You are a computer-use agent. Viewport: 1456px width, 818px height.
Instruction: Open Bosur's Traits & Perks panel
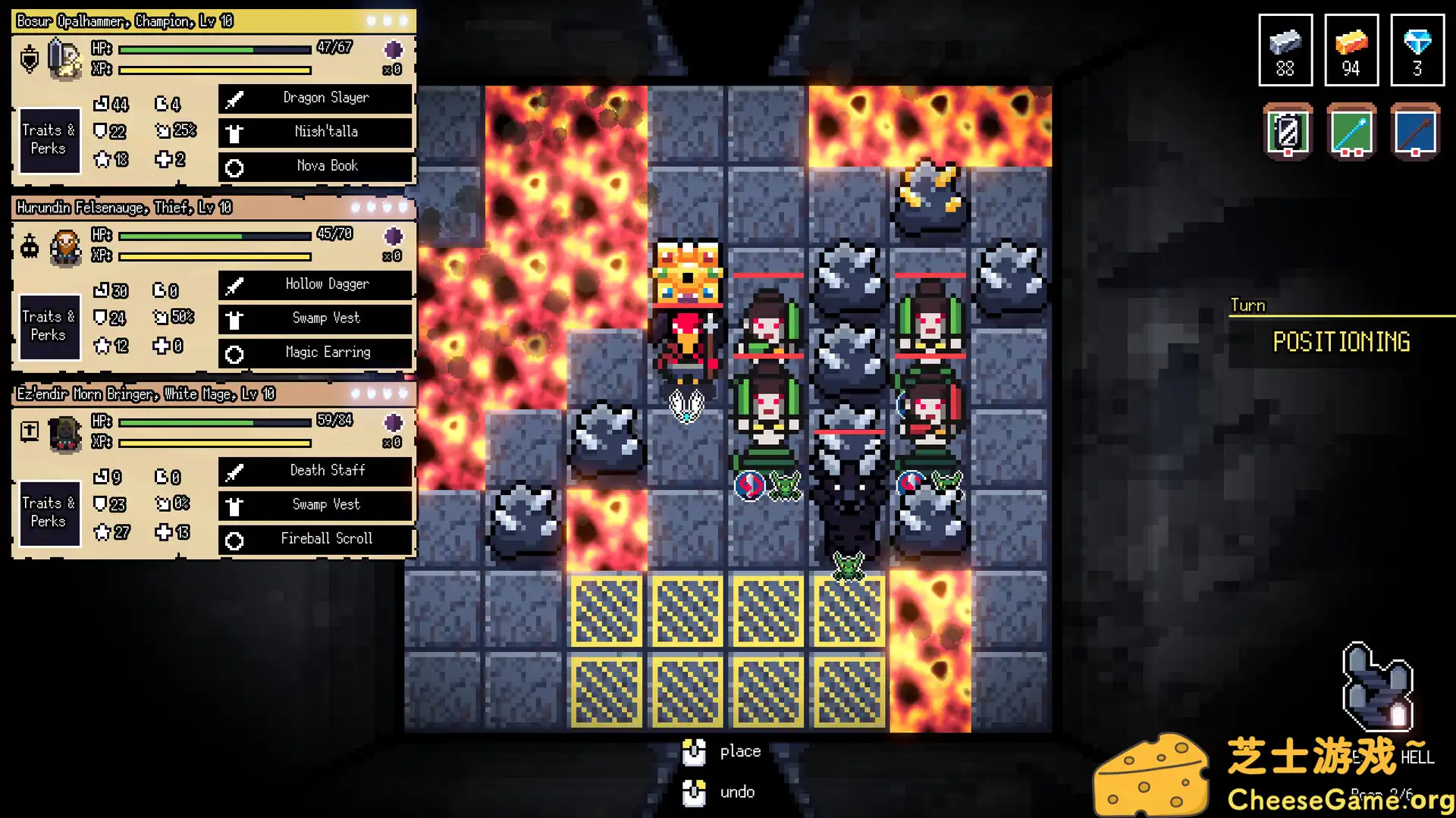point(49,140)
